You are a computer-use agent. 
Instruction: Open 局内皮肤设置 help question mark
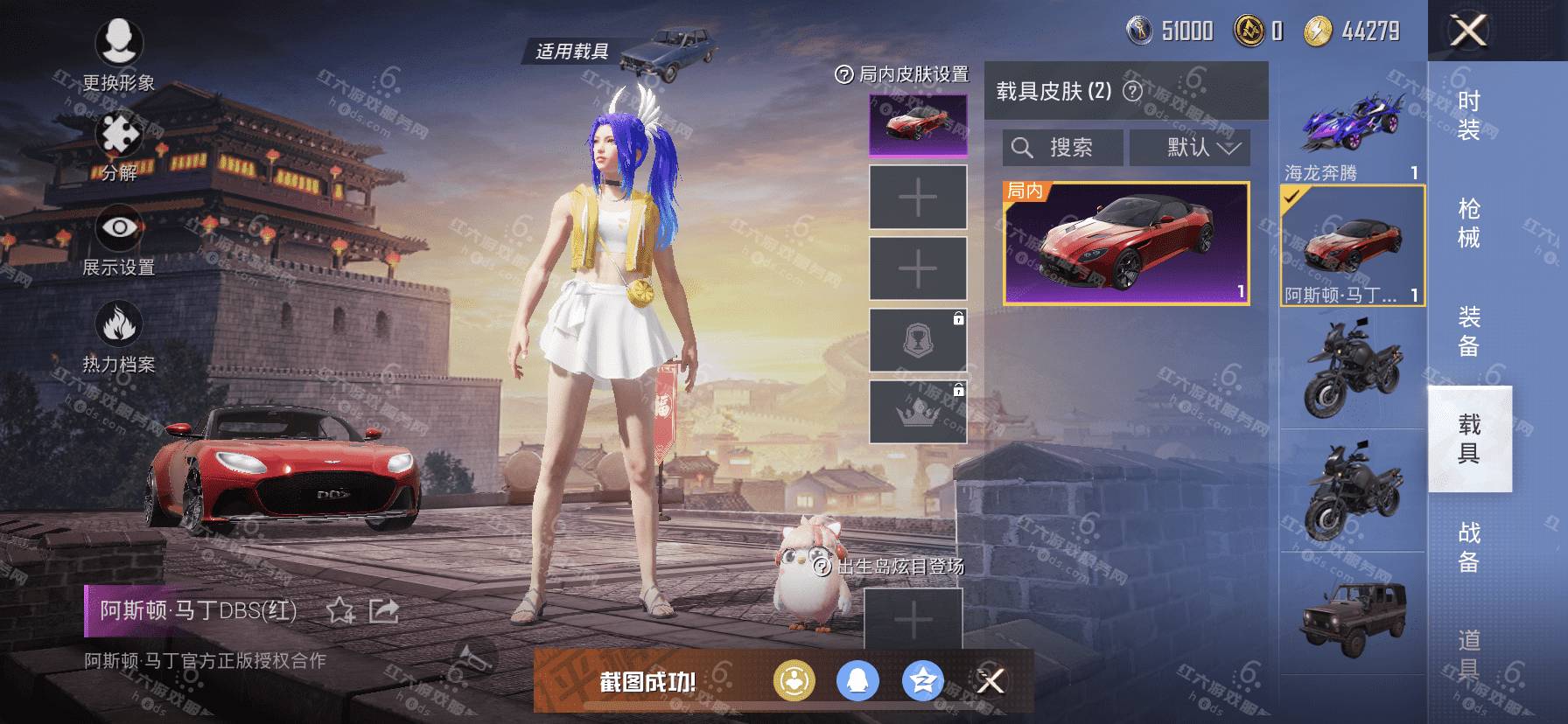[843, 75]
